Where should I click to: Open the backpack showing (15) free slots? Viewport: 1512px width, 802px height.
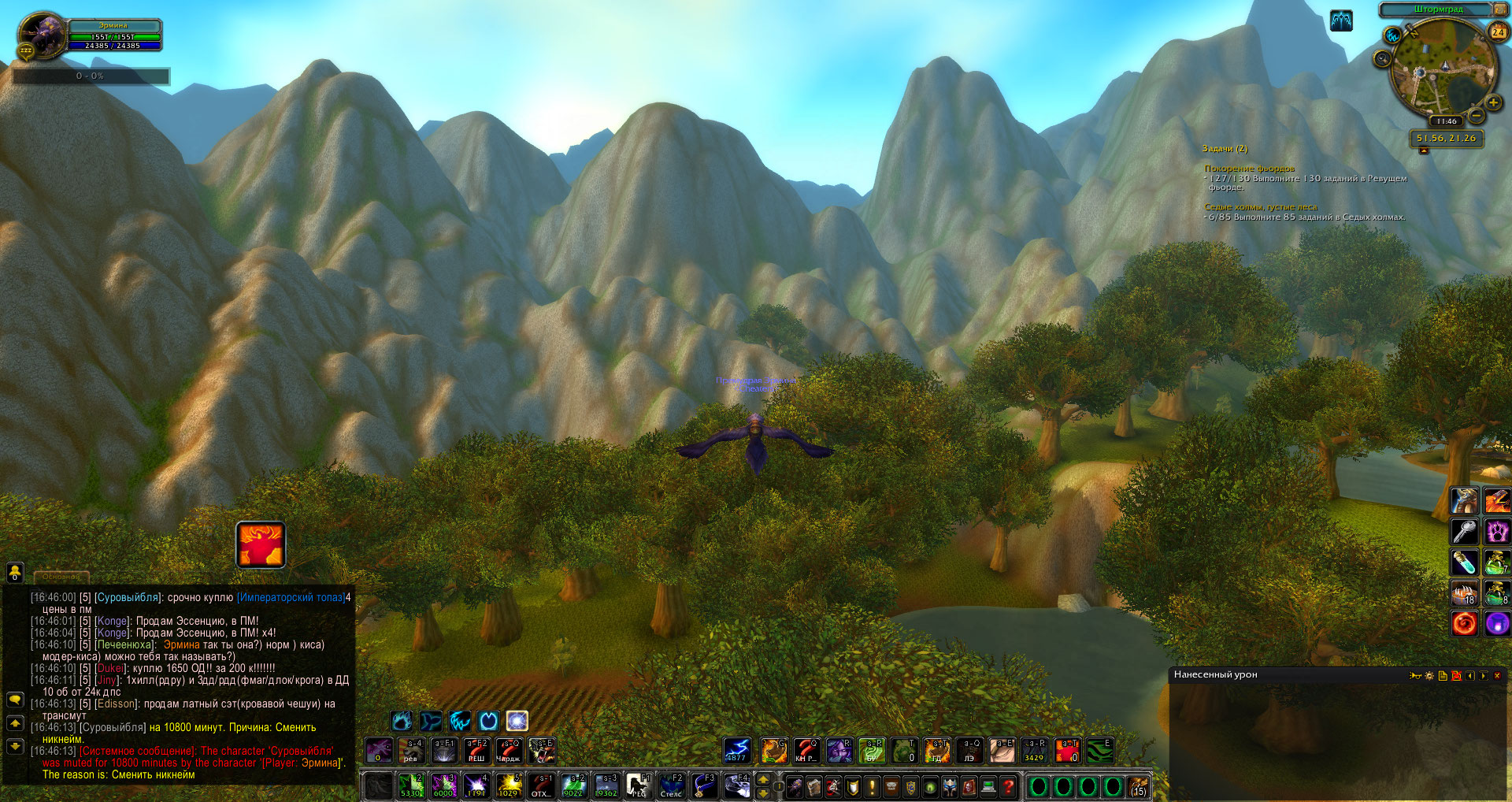pos(1139,786)
